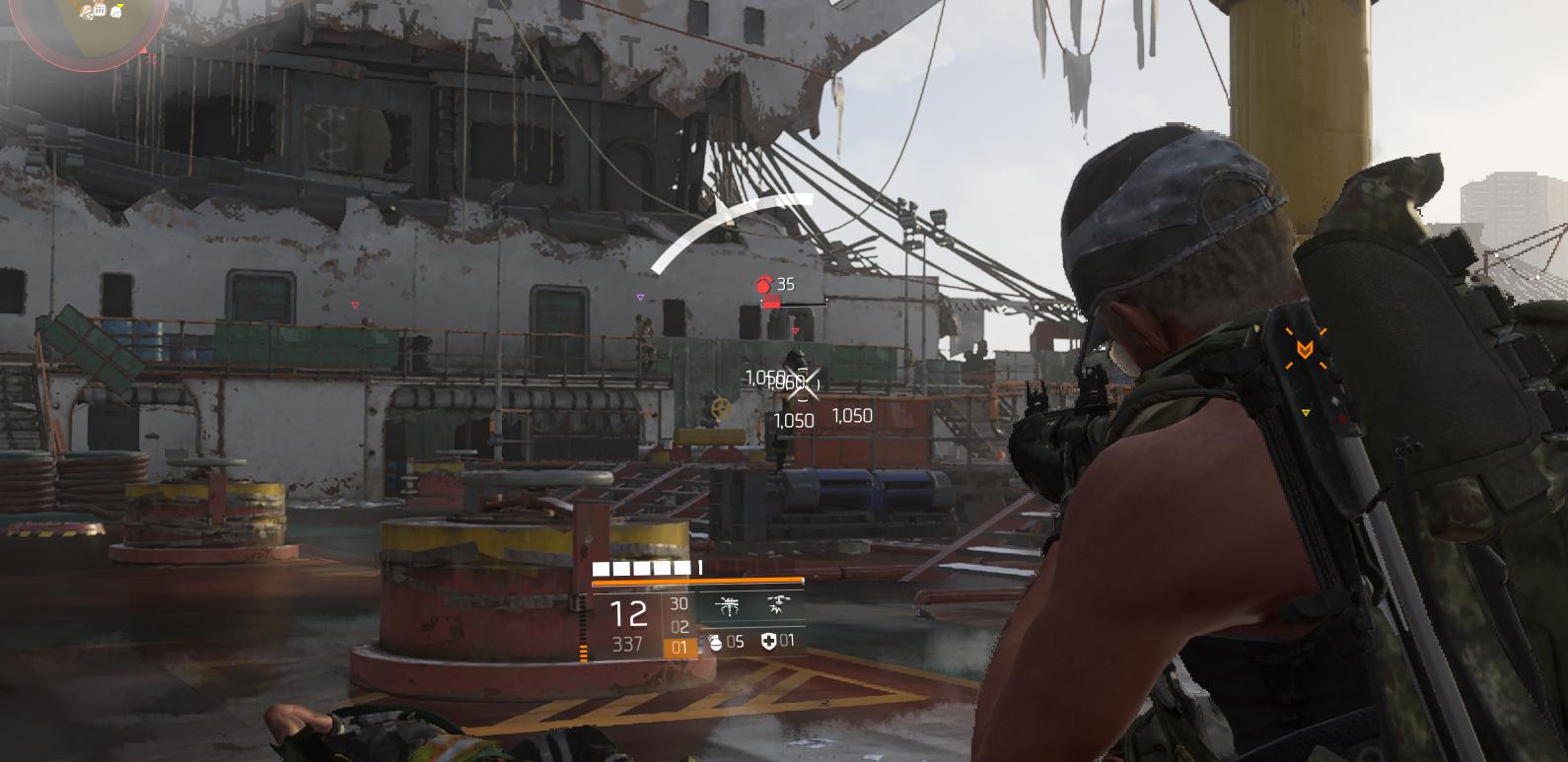Select the grenade icon
The image size is (1568, 762).
pyautogui.click(x=715, y=643)
